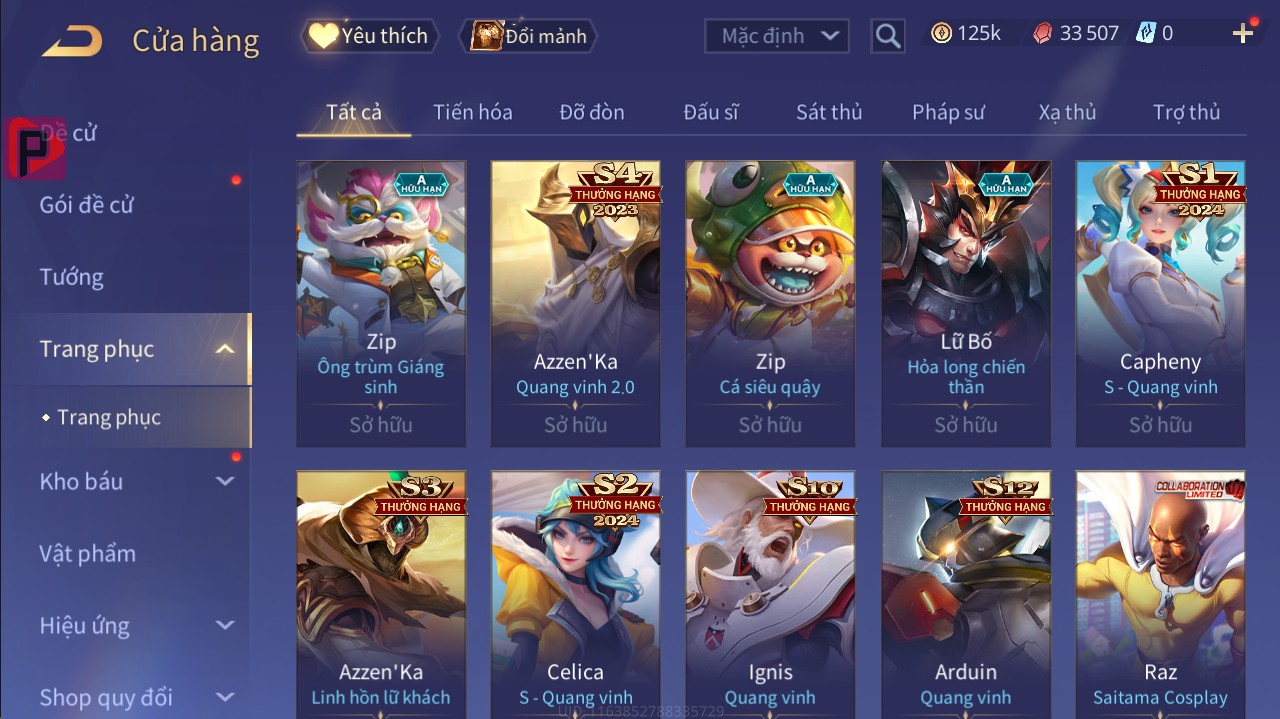Switch to the Đỡ đòn tab

pyautogui.click(x=592, y=112)
